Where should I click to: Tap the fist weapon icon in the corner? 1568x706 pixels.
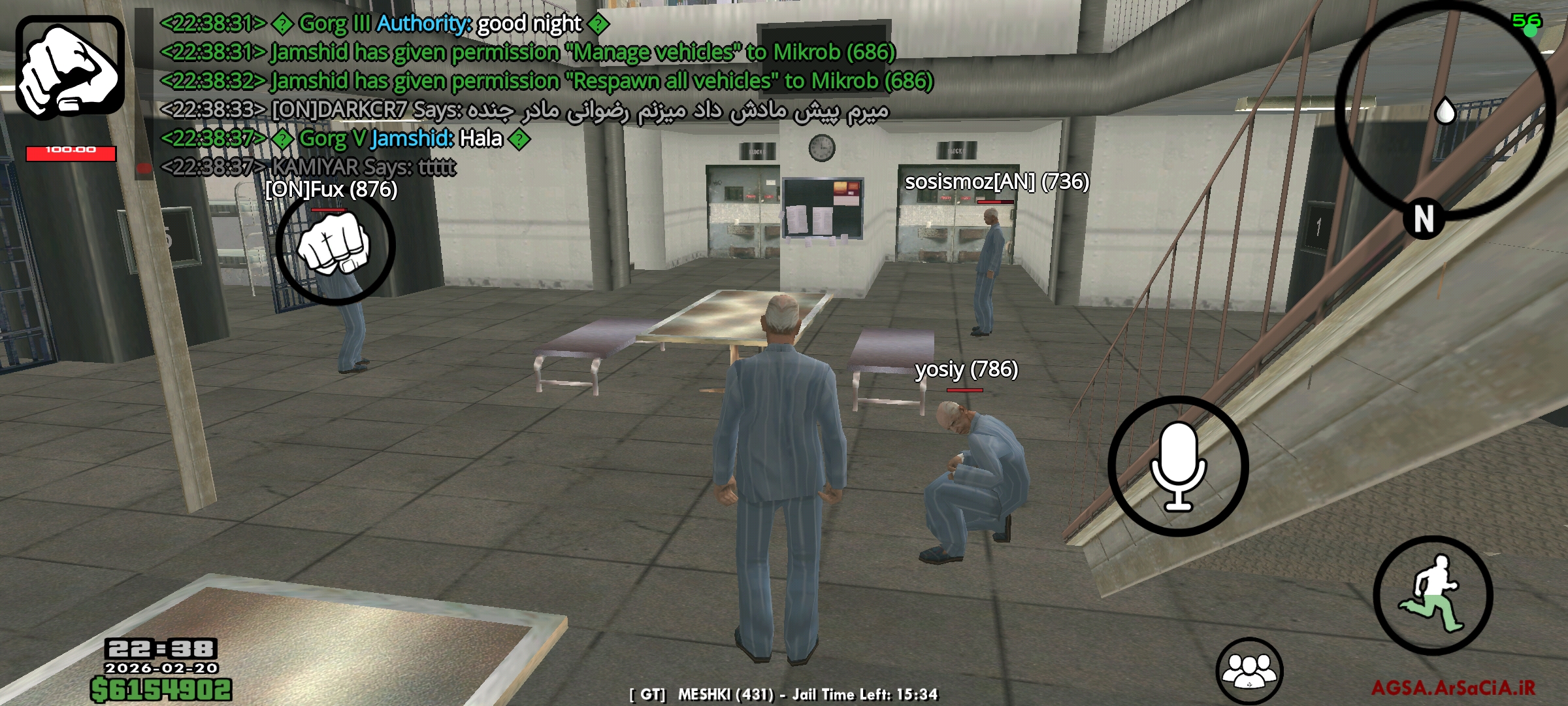click(70, 67)
